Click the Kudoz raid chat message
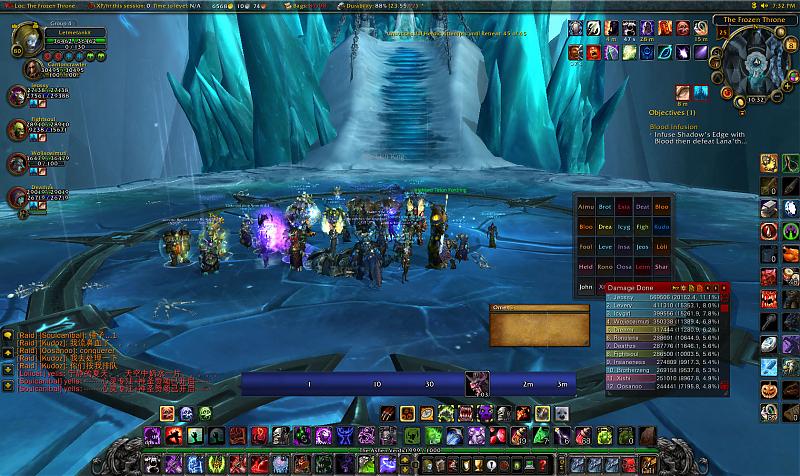 (x=60, y=343)
